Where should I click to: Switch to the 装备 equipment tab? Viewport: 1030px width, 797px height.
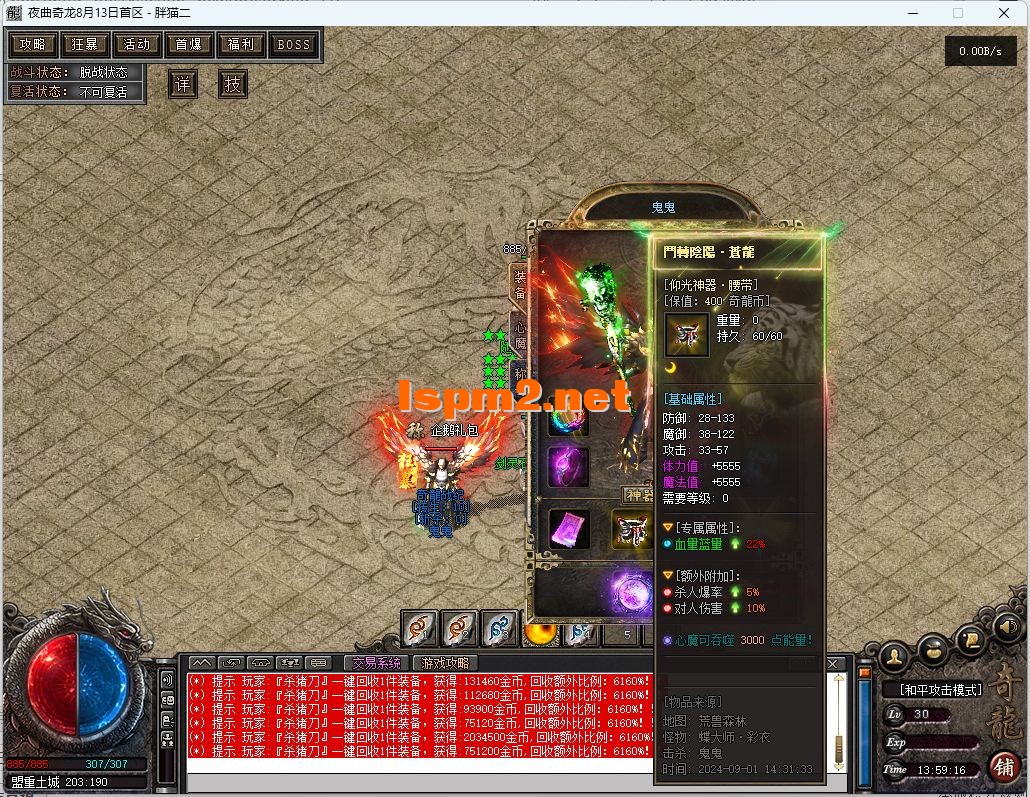[x=519, y=282]
